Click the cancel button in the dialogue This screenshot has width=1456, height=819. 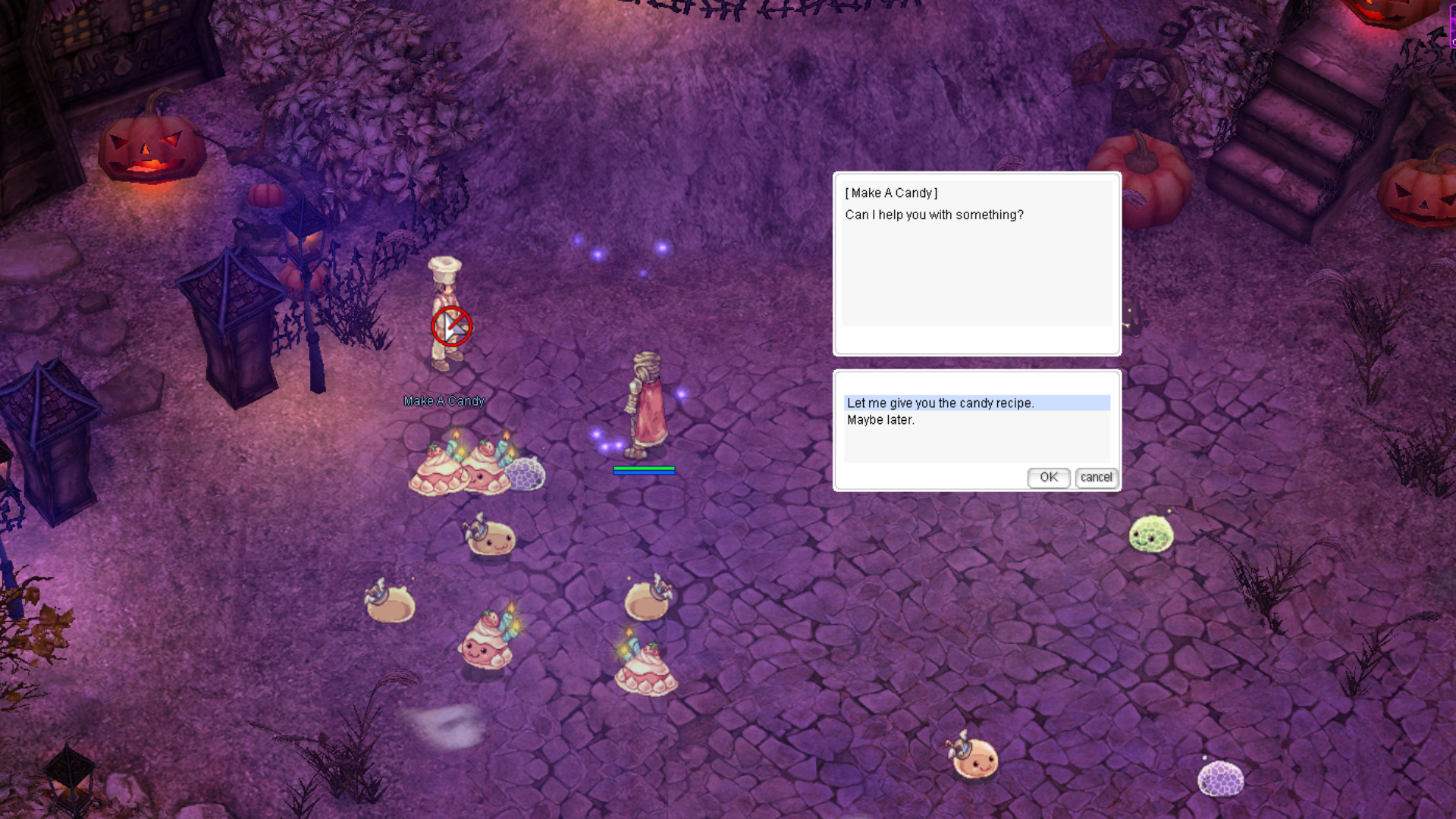click(x=1096, y=477)
